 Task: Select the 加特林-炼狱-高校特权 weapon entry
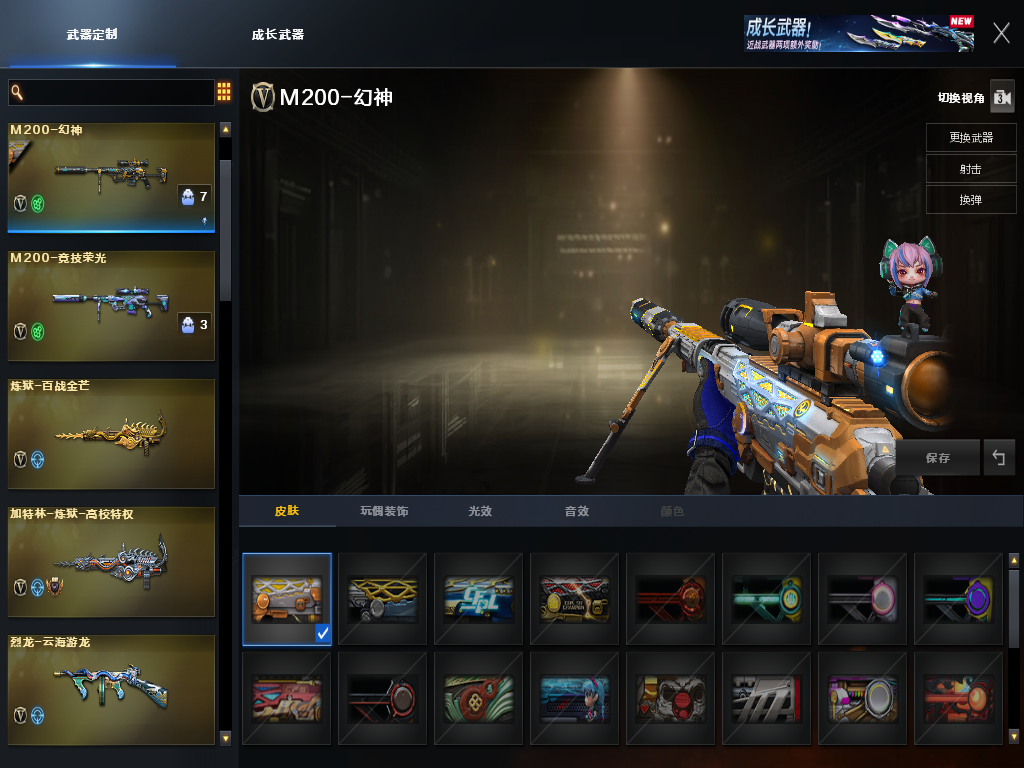[111, 561]
